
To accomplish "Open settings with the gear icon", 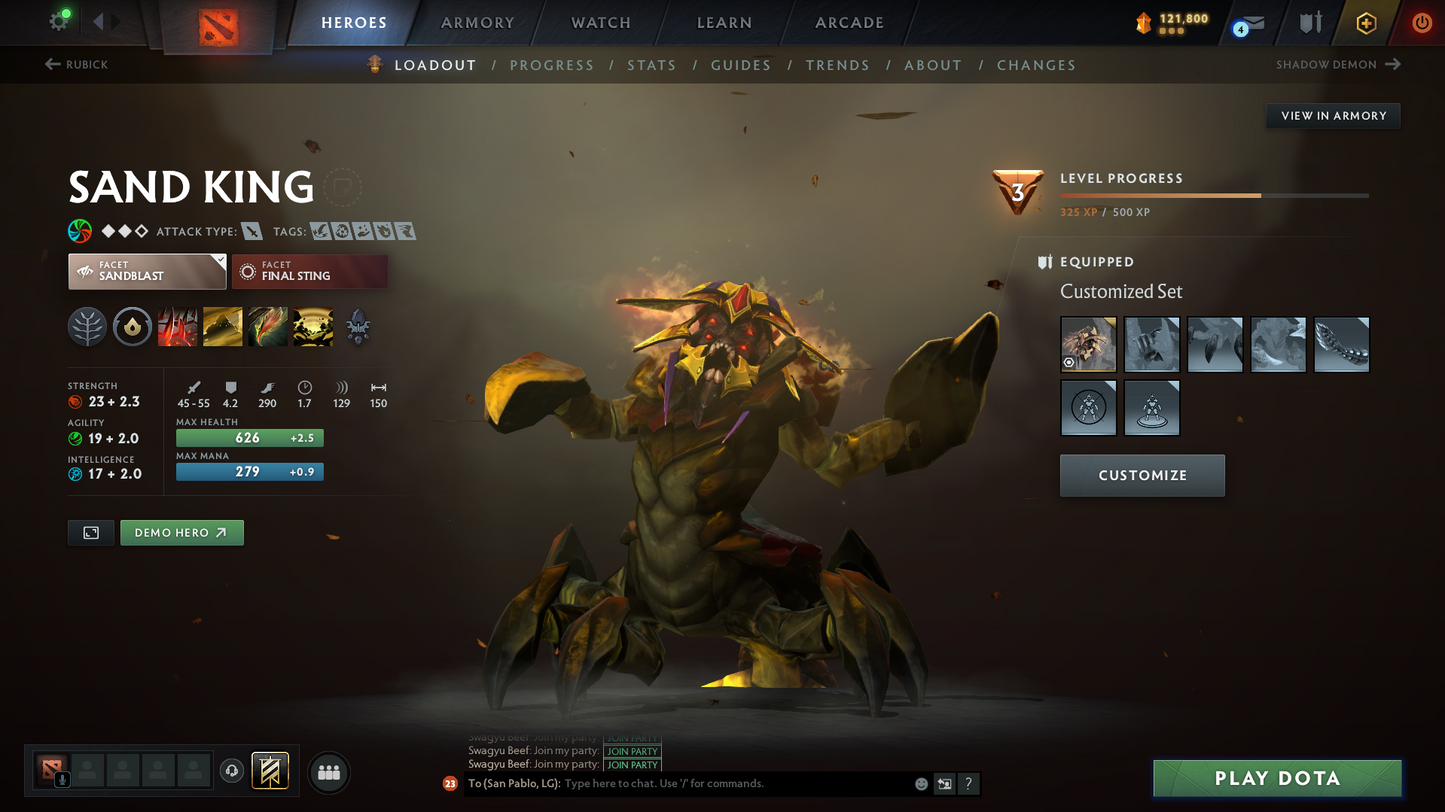I will [59, 22].
